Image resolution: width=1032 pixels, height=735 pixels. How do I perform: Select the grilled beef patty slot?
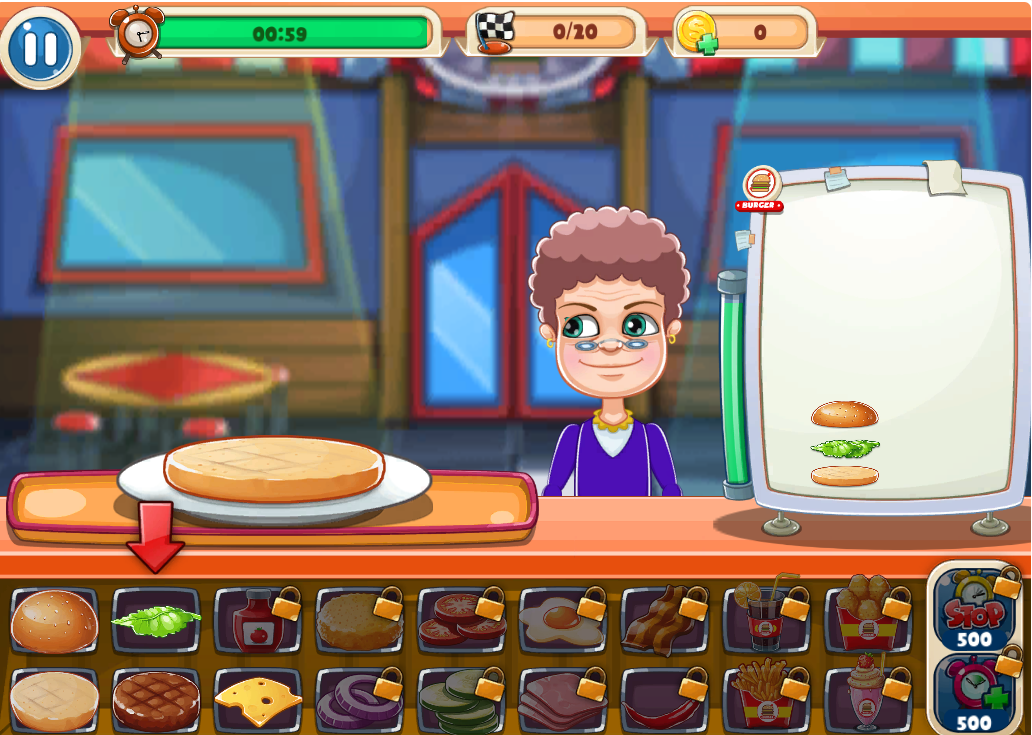tap(156, 700)
